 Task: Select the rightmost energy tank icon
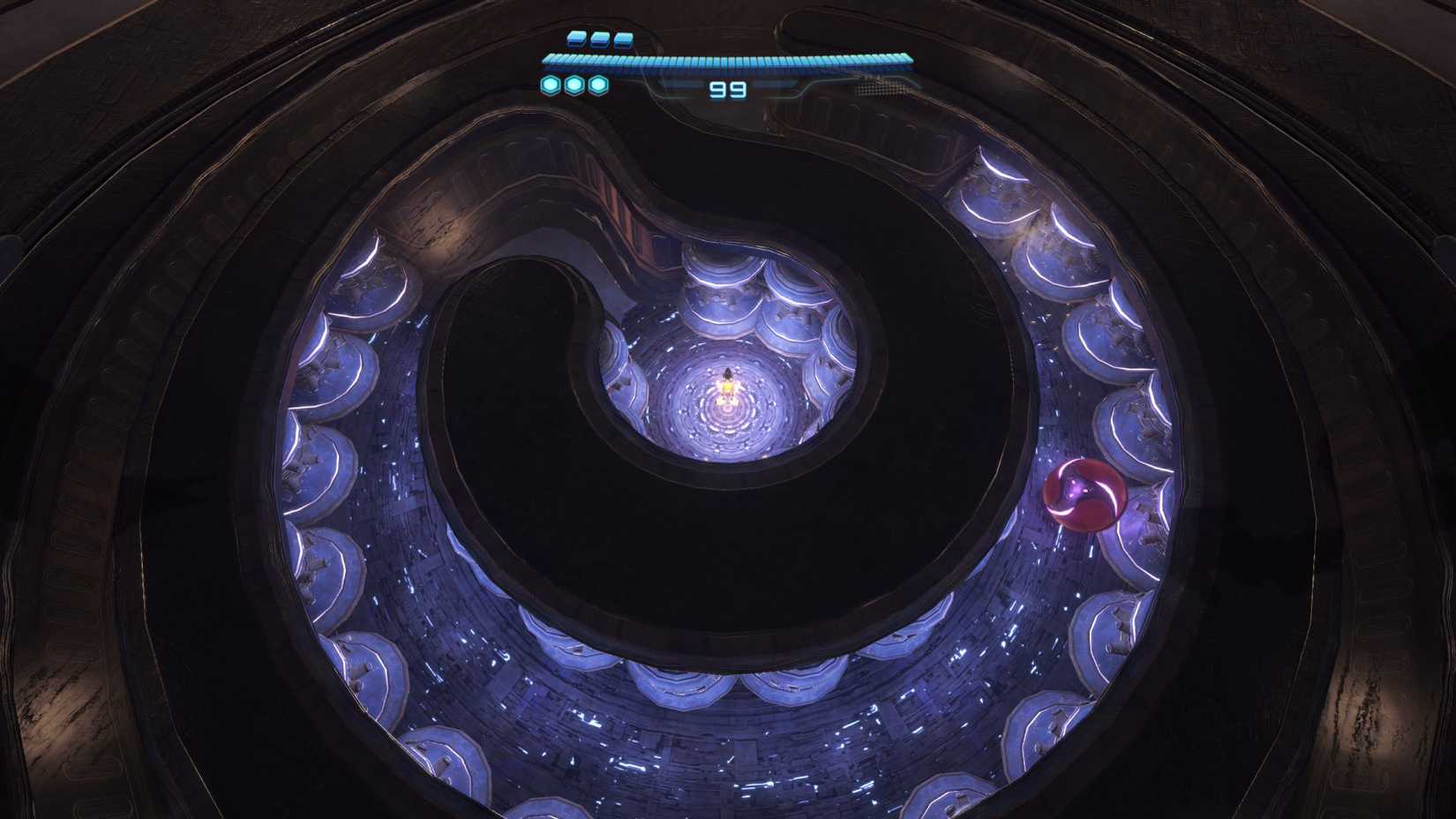click(624, 39)
